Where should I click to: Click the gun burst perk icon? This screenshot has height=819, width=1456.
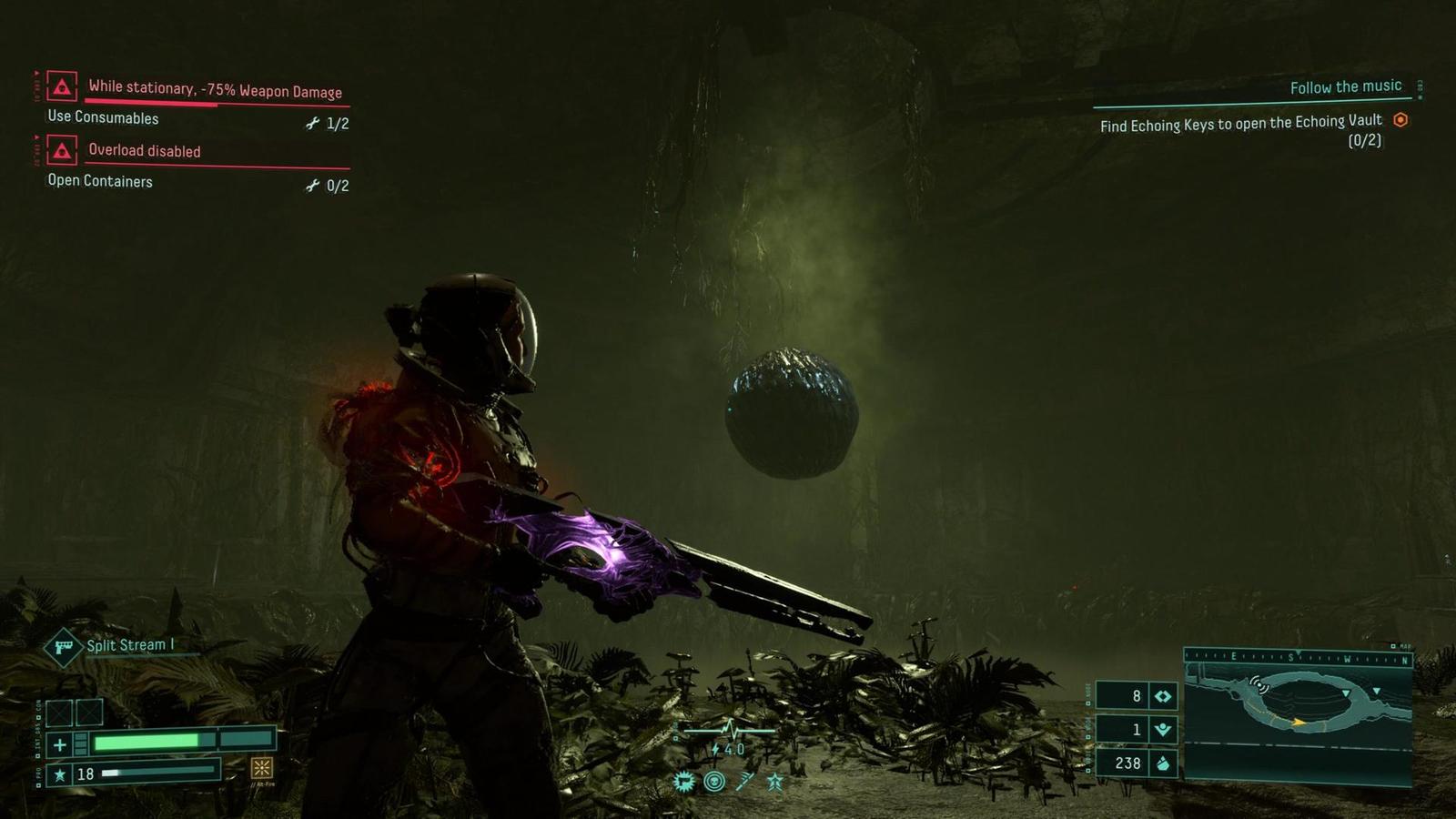[683, 781]
